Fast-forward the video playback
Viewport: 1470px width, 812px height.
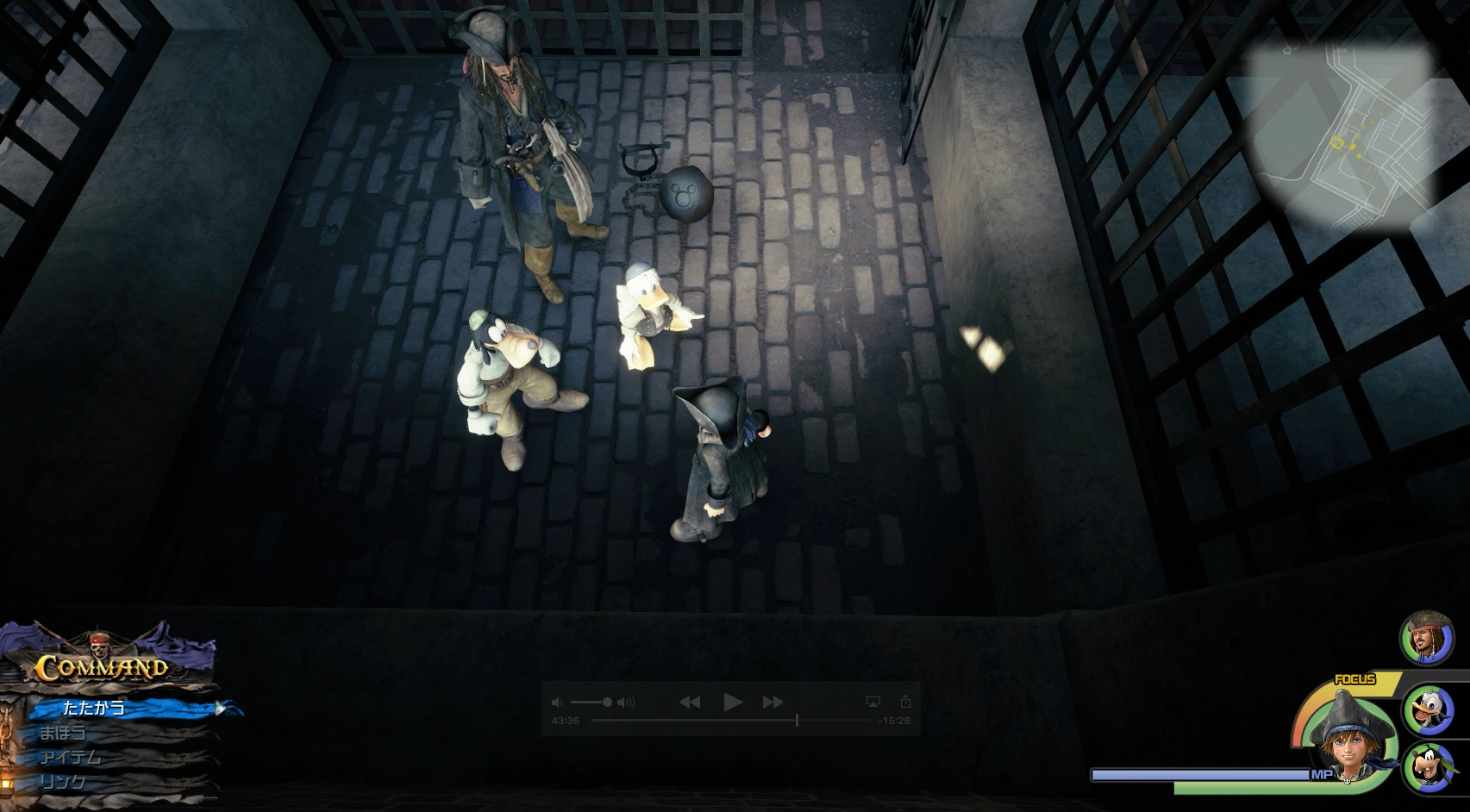[x=773, y=703]
